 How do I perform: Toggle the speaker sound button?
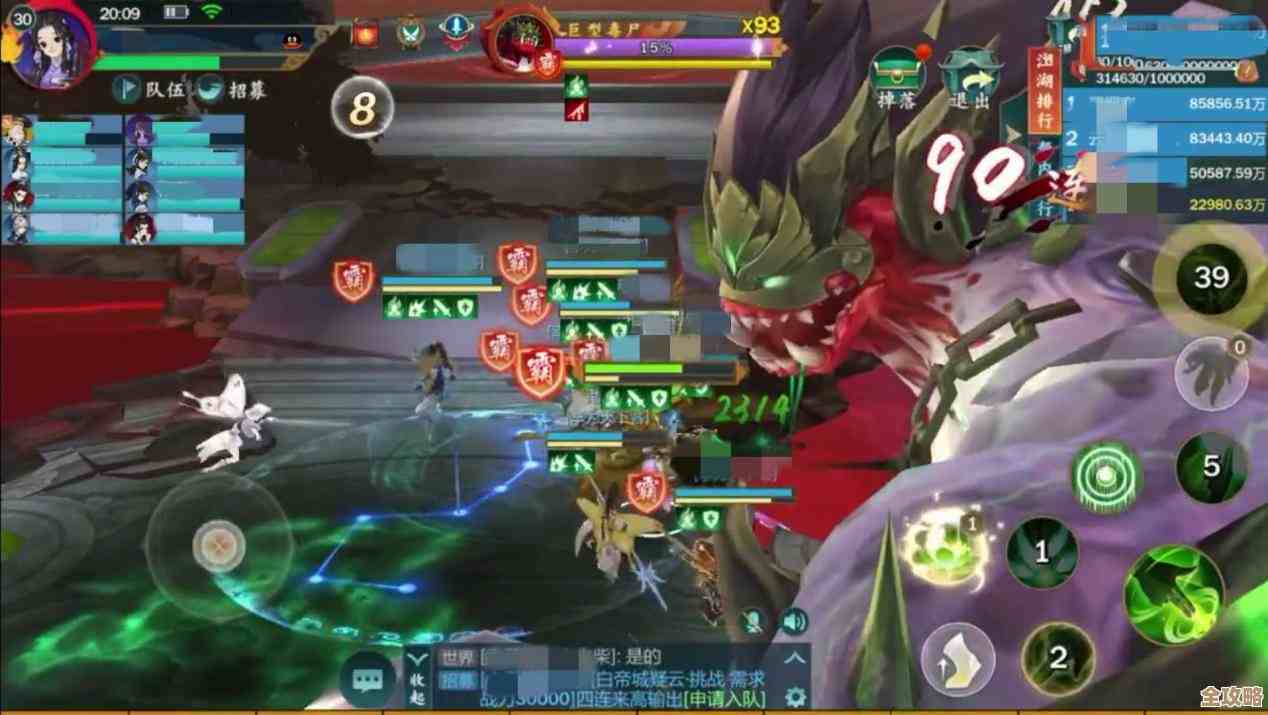pyautogui.click(x=793, y=622)
